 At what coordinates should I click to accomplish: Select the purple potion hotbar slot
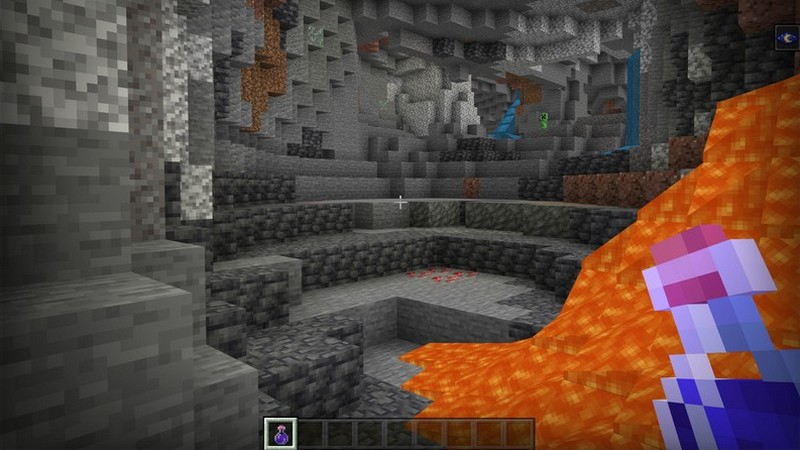279,433
